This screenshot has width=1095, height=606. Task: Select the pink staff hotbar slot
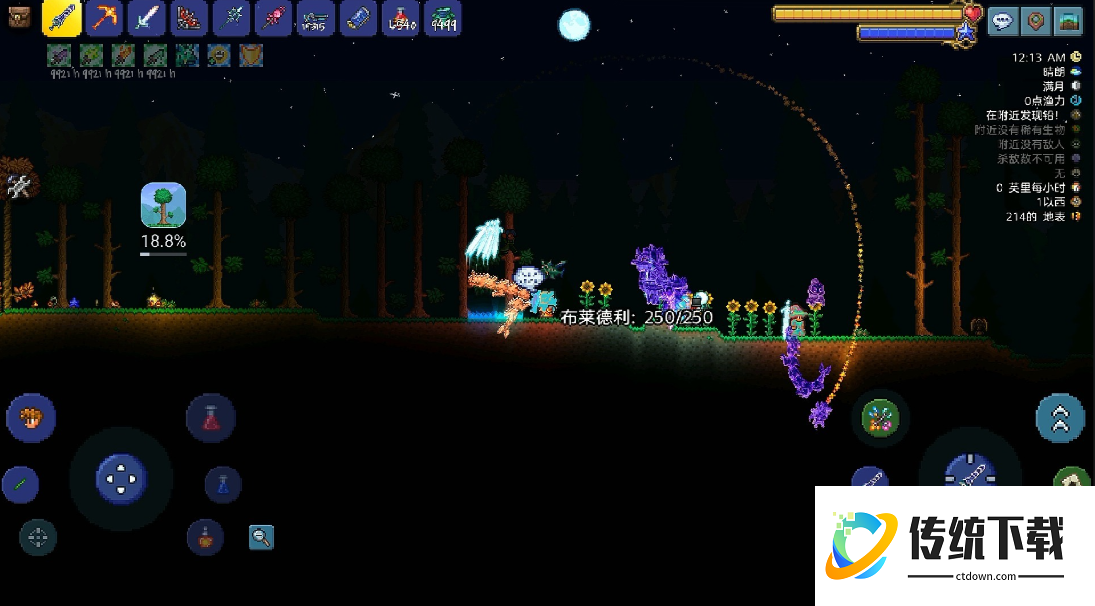tap(273, 18)
